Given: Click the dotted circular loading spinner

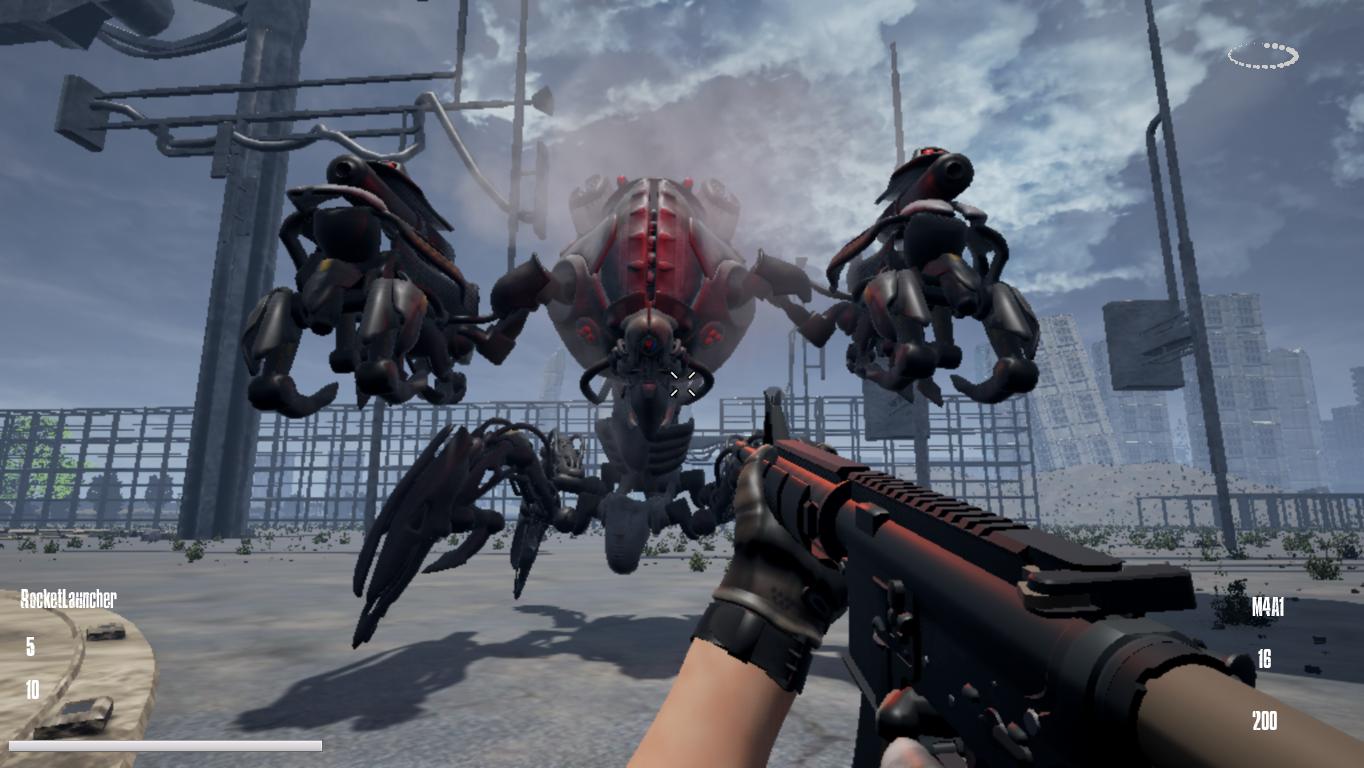Looking at the screenshot, I should [1261, 56].
